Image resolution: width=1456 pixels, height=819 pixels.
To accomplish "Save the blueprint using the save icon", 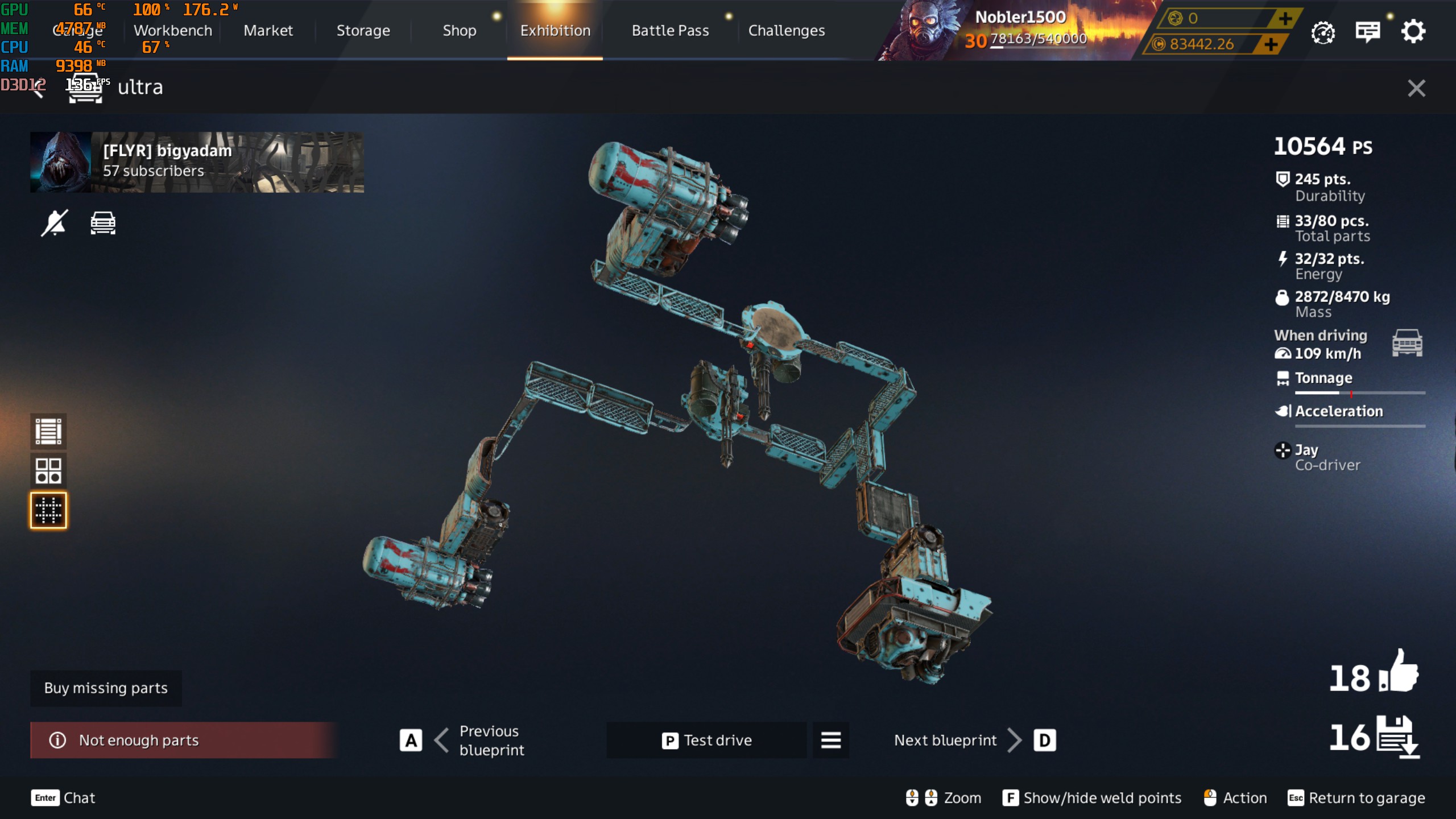I will tap(1398, 737).
